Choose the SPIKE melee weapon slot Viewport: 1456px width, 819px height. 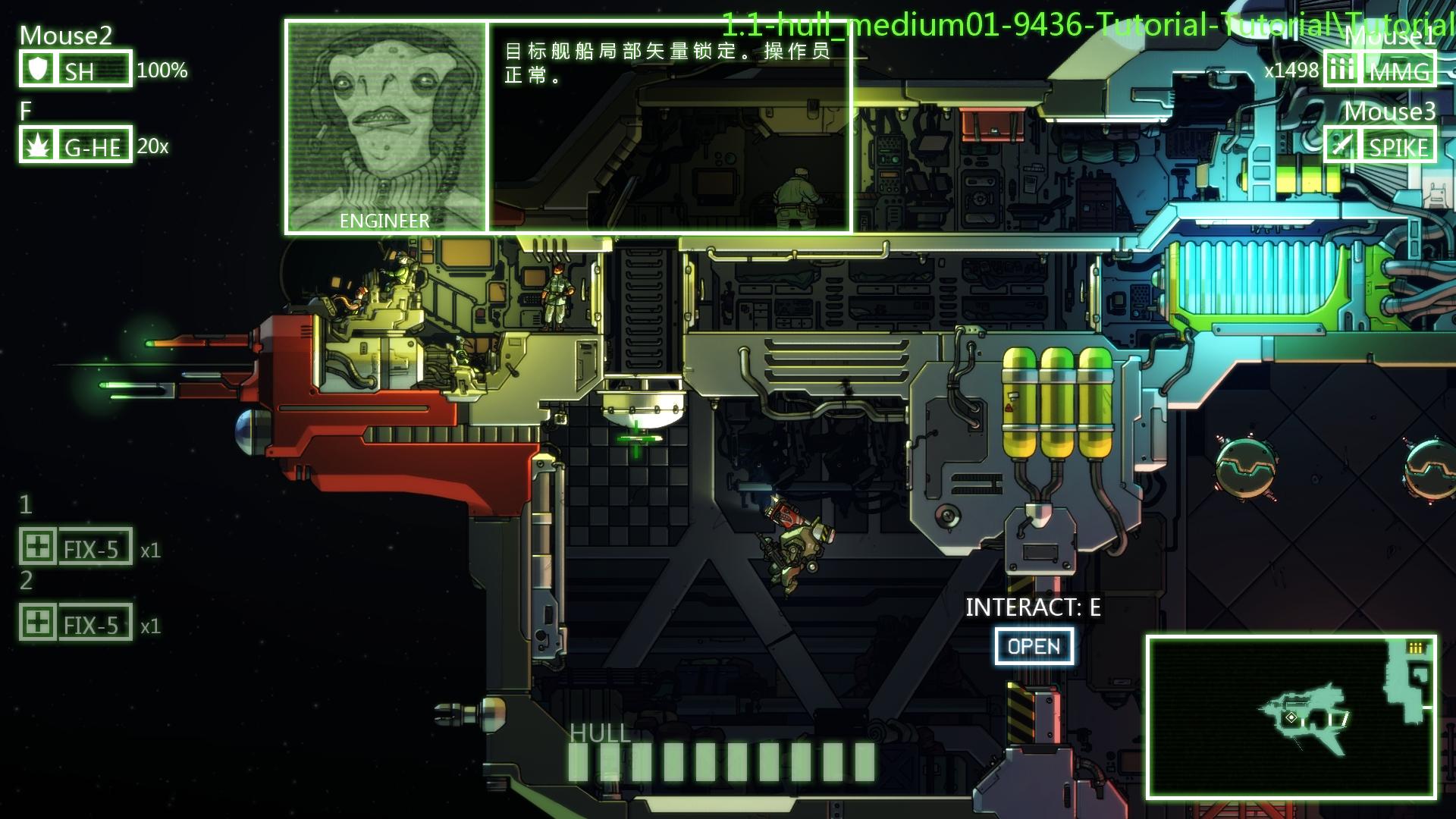pyautogui.click(x=1380, y=145)
